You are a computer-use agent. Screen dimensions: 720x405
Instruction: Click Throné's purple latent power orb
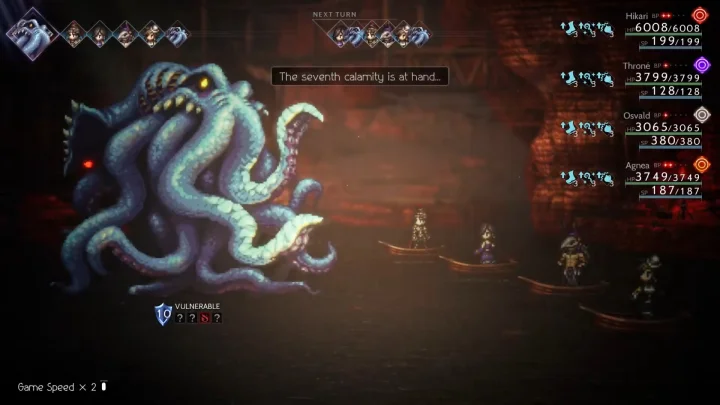[x=701, y=65]
